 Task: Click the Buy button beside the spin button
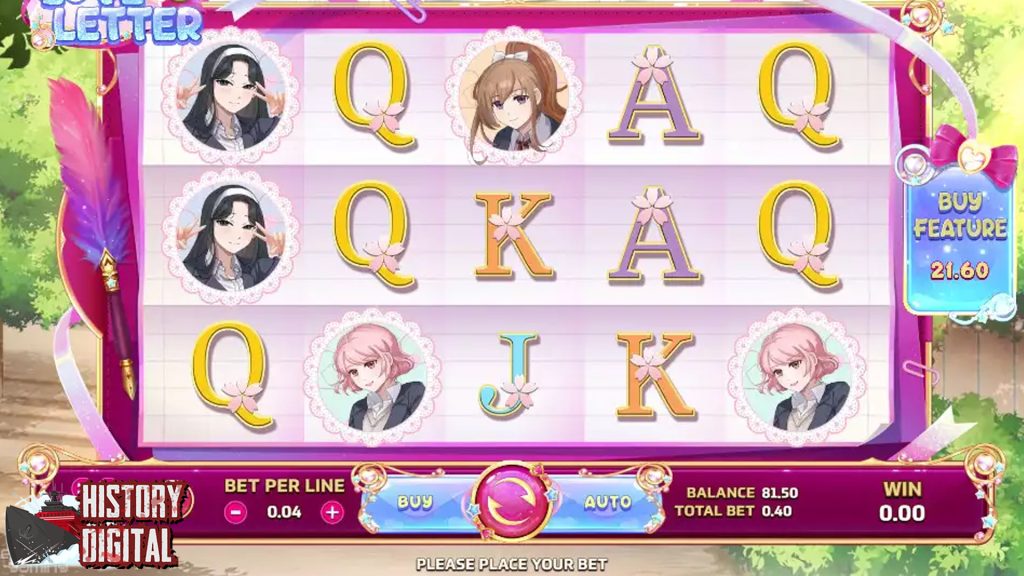point(415,502)
